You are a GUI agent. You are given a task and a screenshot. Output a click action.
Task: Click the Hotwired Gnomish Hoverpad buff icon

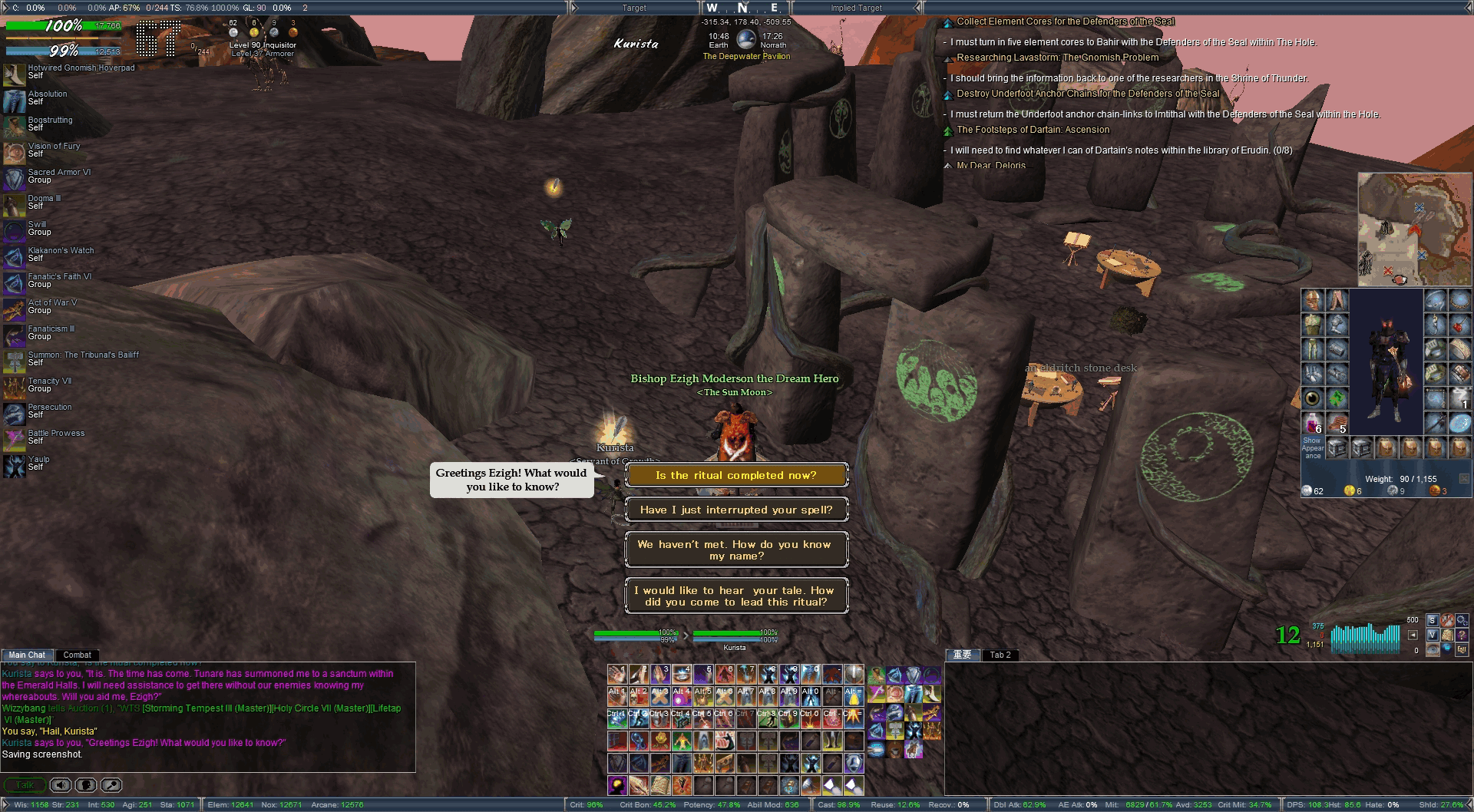pyautogui.click(x=14, y=74)
